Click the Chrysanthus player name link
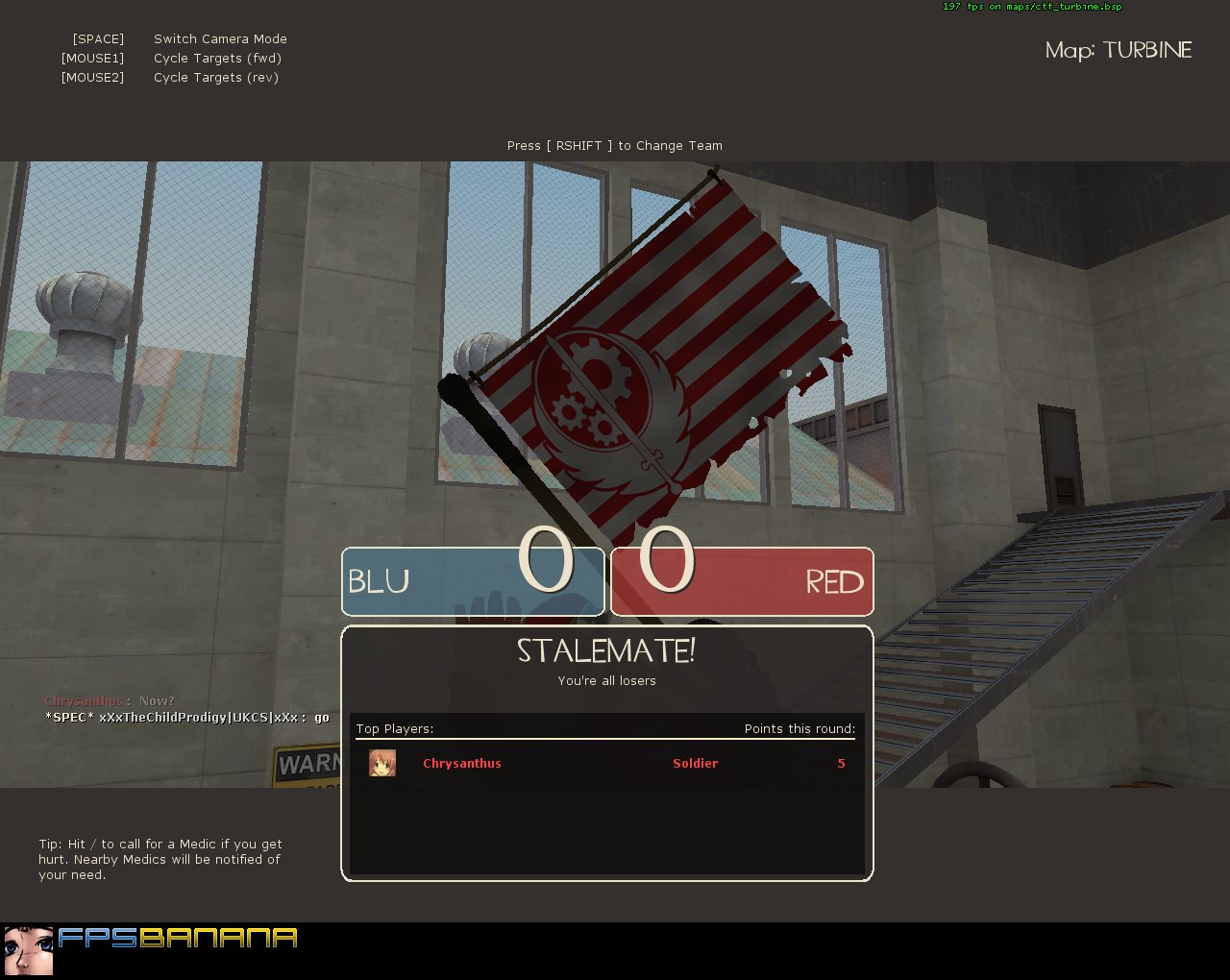 point(462,763)
